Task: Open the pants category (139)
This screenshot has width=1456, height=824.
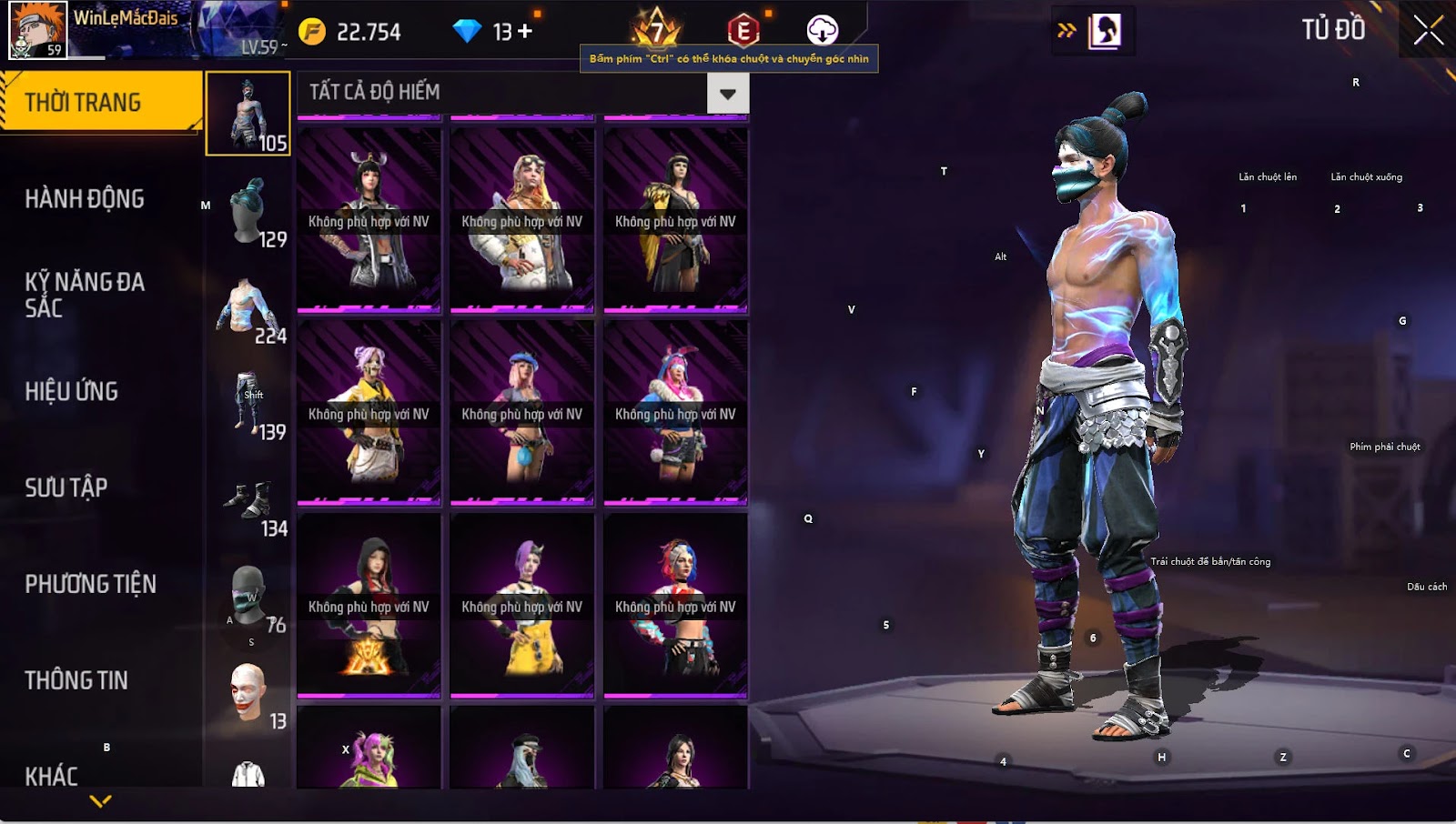Action: click(x=248, y=404)
